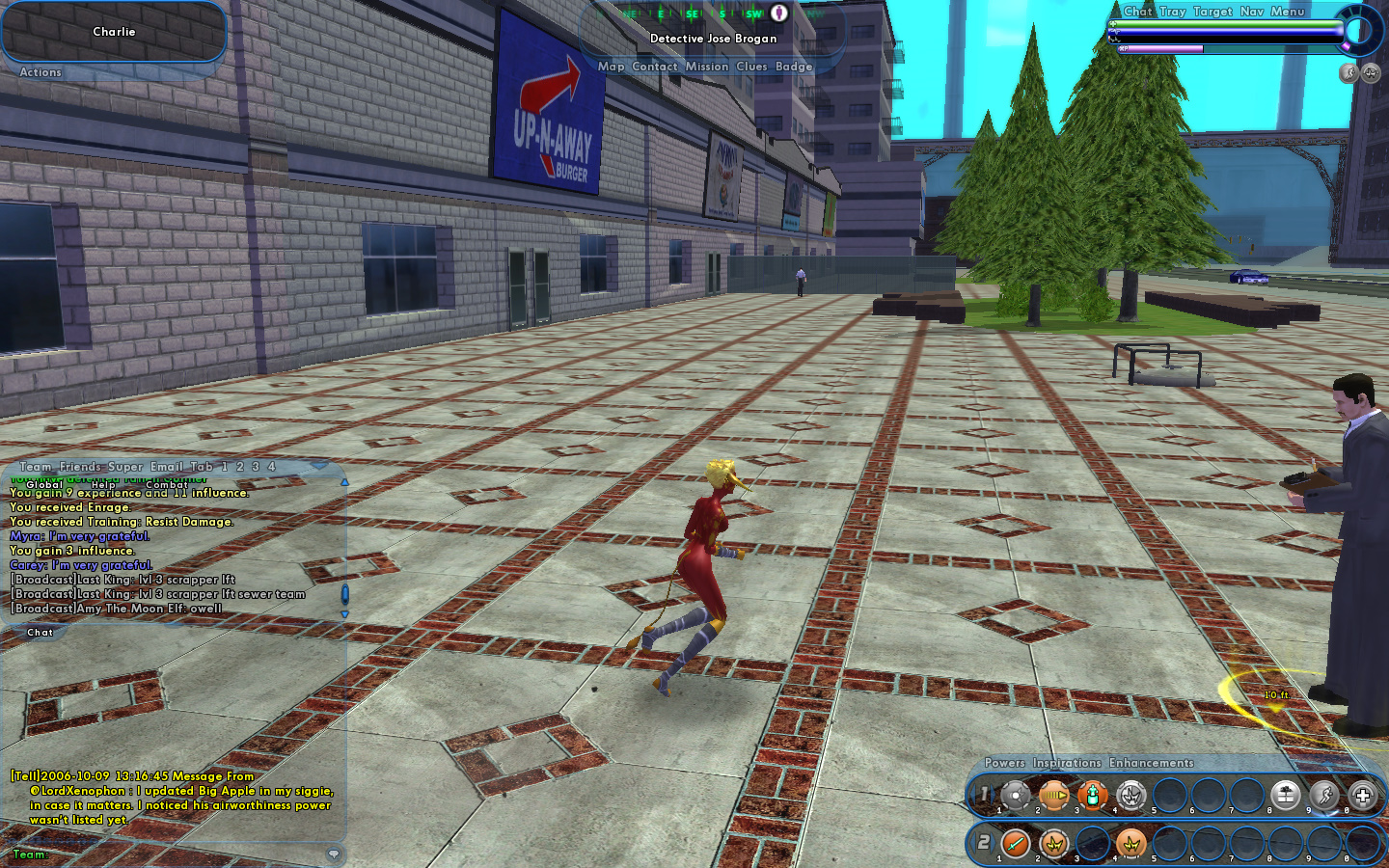
Task: Switch chat to the Combat tab
Action: click(166, 484)
